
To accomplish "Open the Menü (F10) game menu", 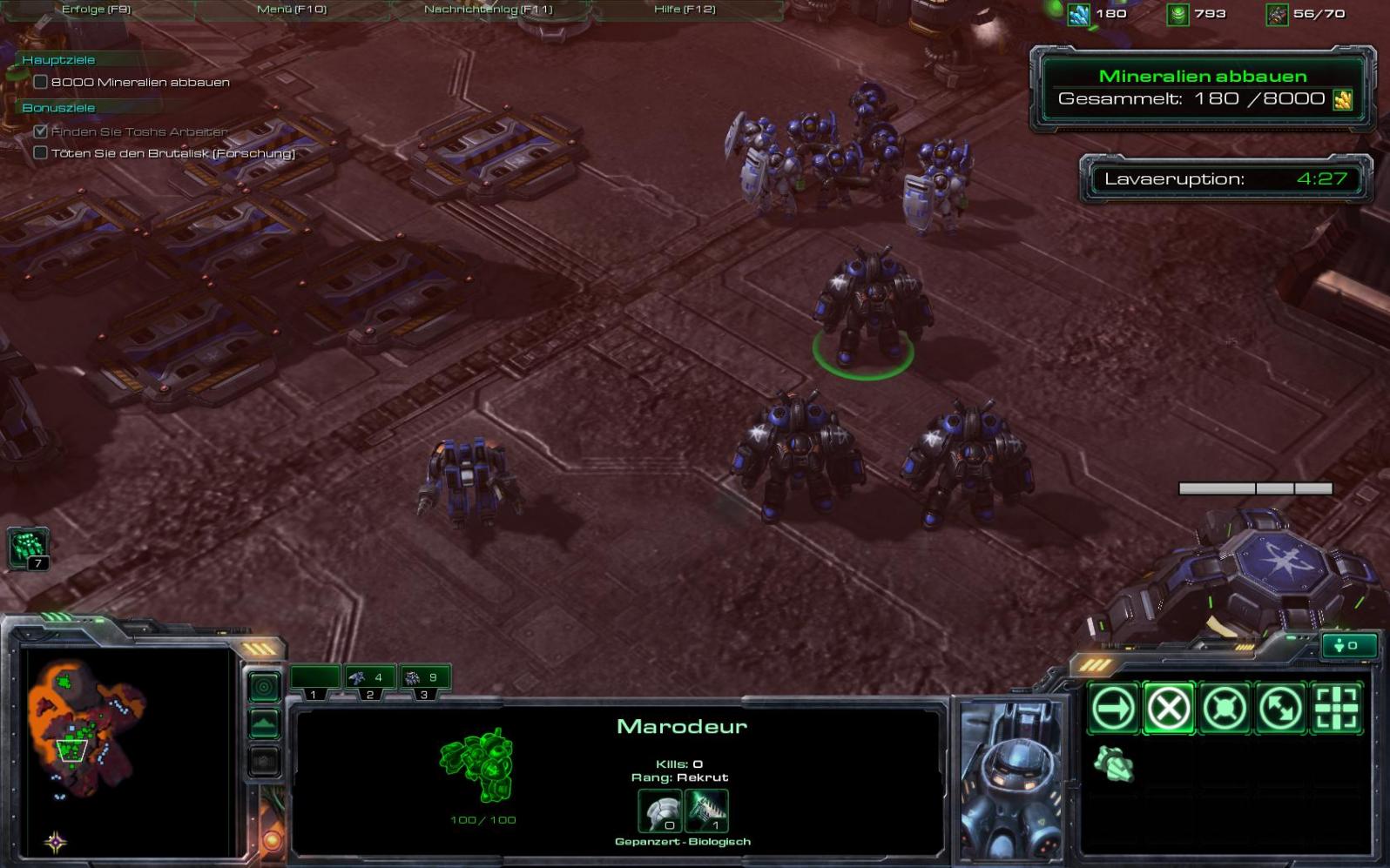I will click(x=292, y=10).
